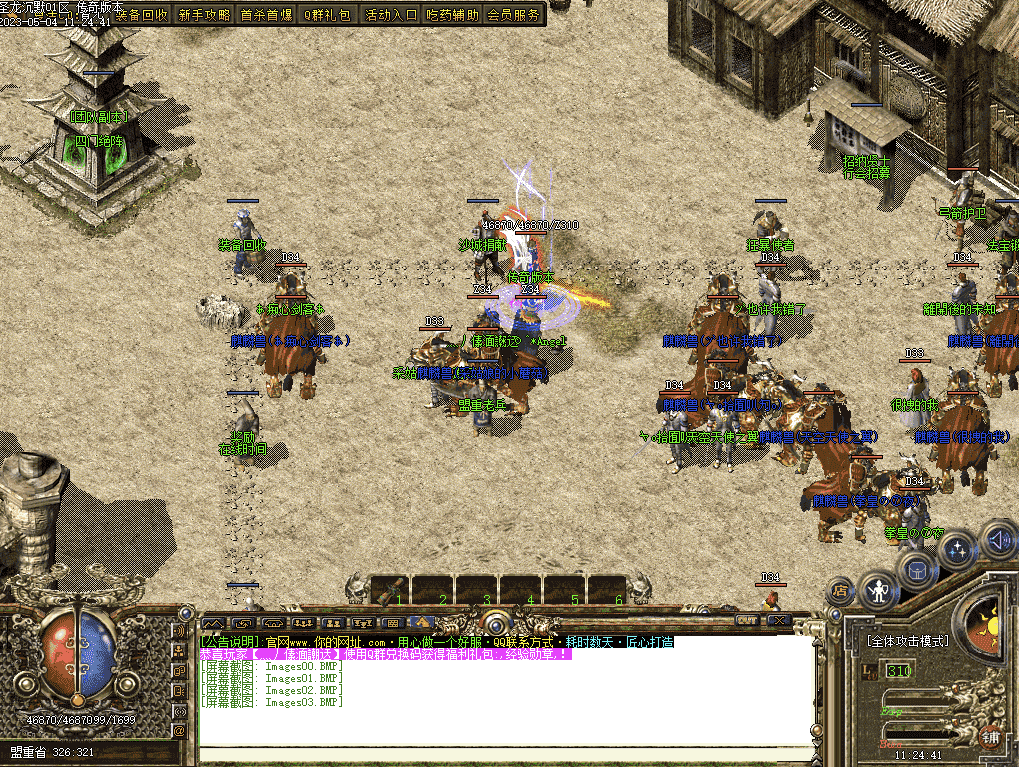
Task: Open the 吃药辅助 potion assist menu
Action: click(453, 15)
